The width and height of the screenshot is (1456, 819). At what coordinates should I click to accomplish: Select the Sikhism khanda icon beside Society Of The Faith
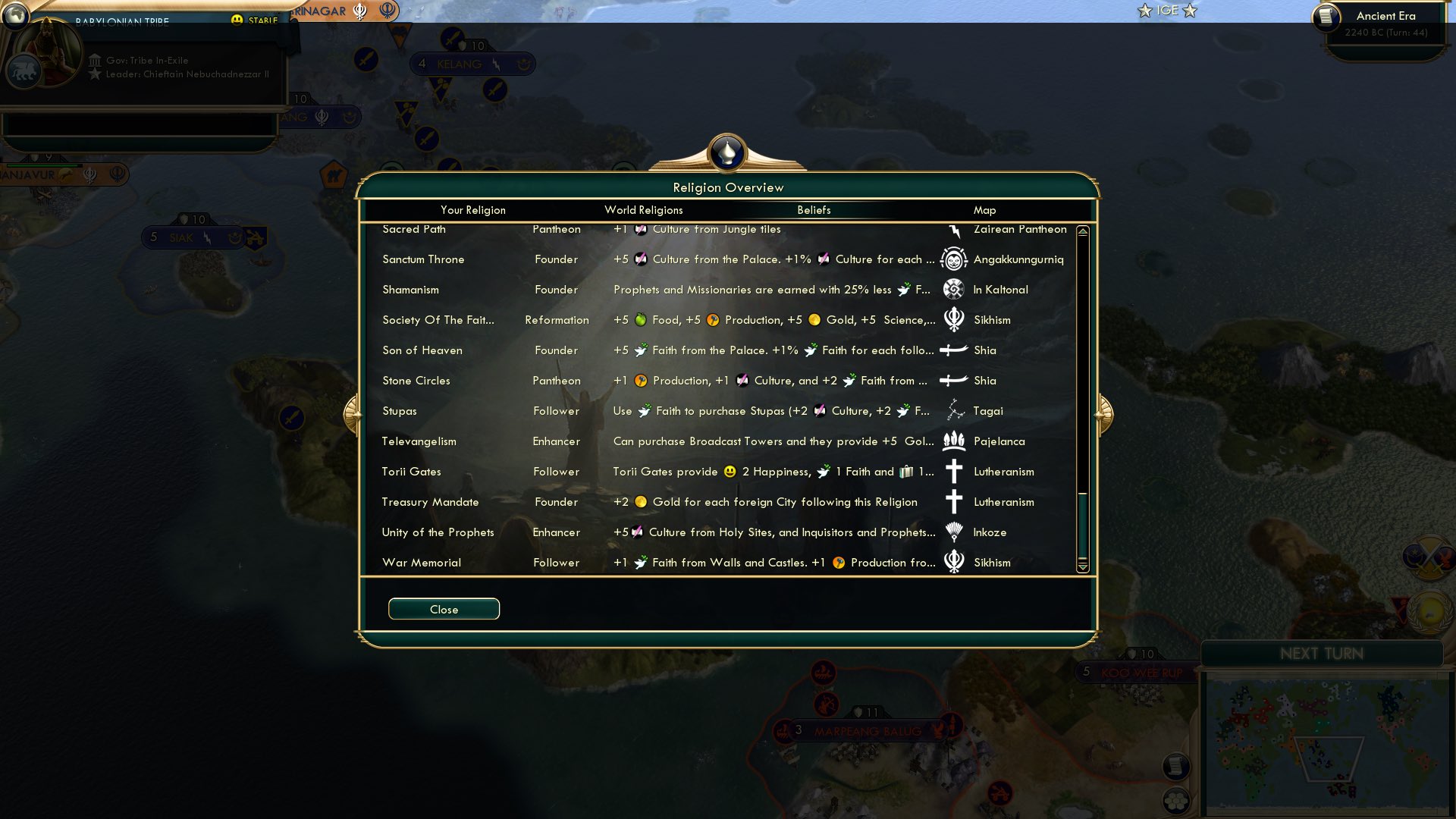coord(953,319)
